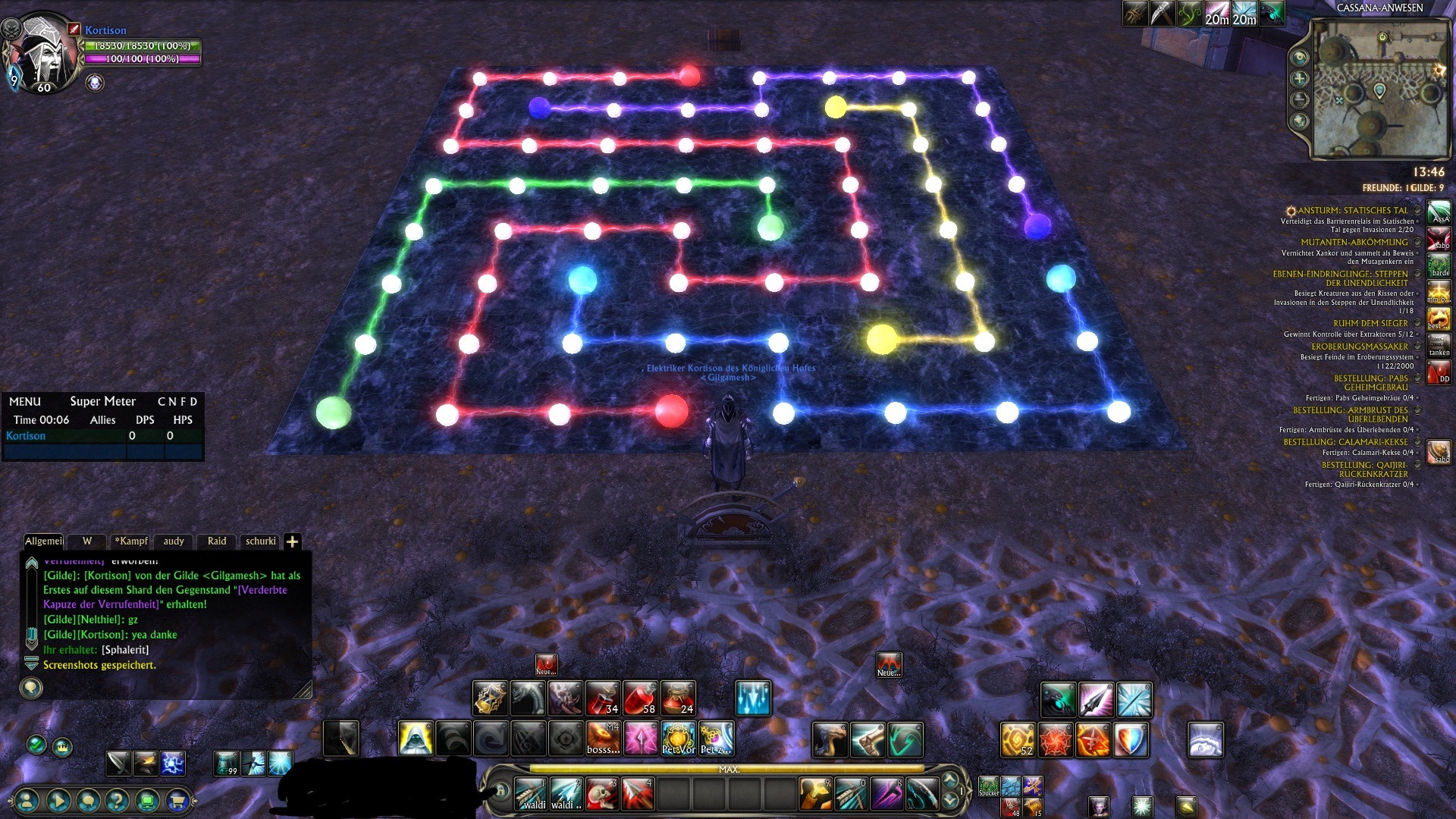This screenshot has width=1456, height=819.
Task: Select the Ansturm: Statisches Tal quest
Action: tap(1352, 211)
